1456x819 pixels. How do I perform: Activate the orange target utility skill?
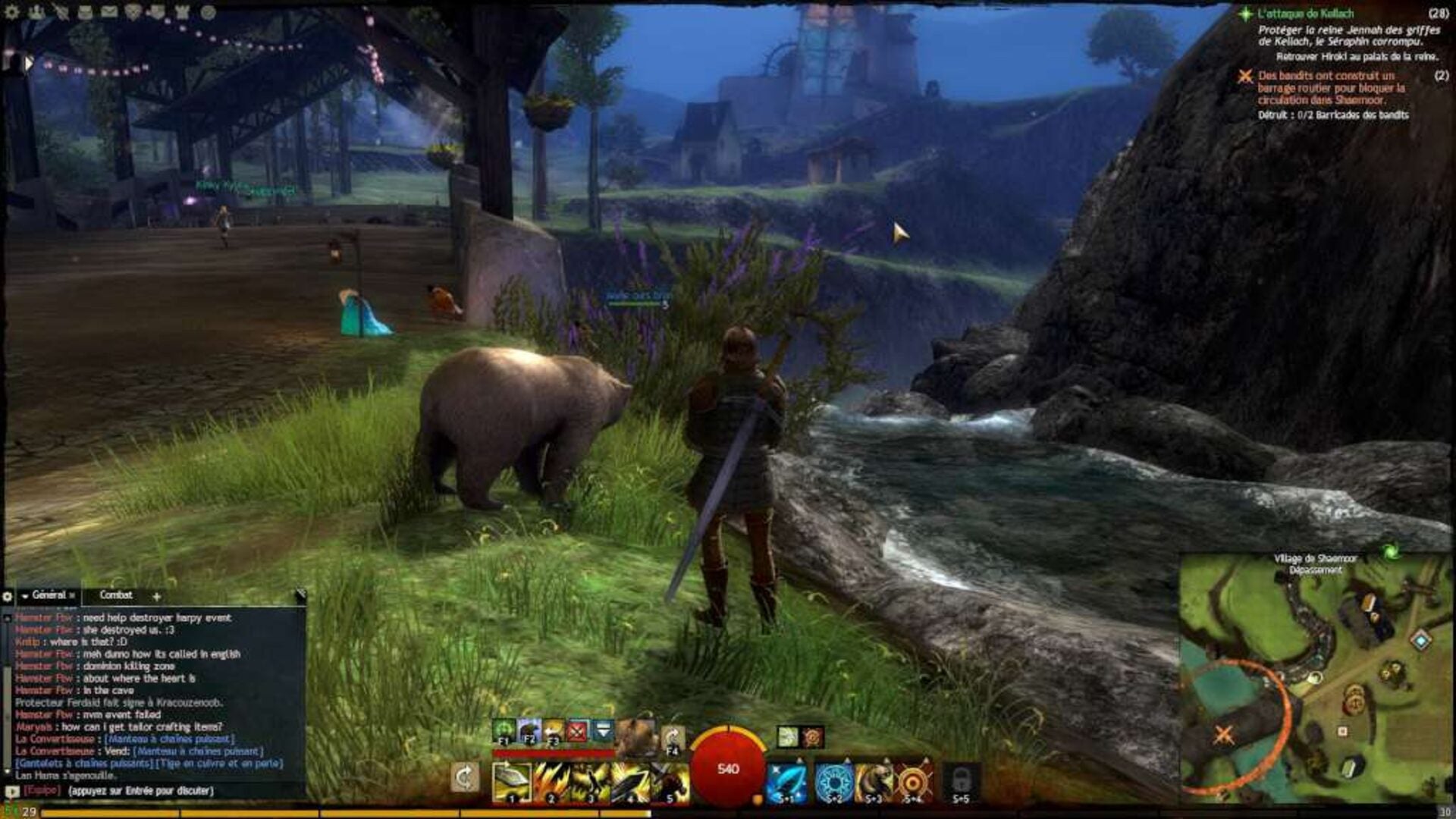915,782
